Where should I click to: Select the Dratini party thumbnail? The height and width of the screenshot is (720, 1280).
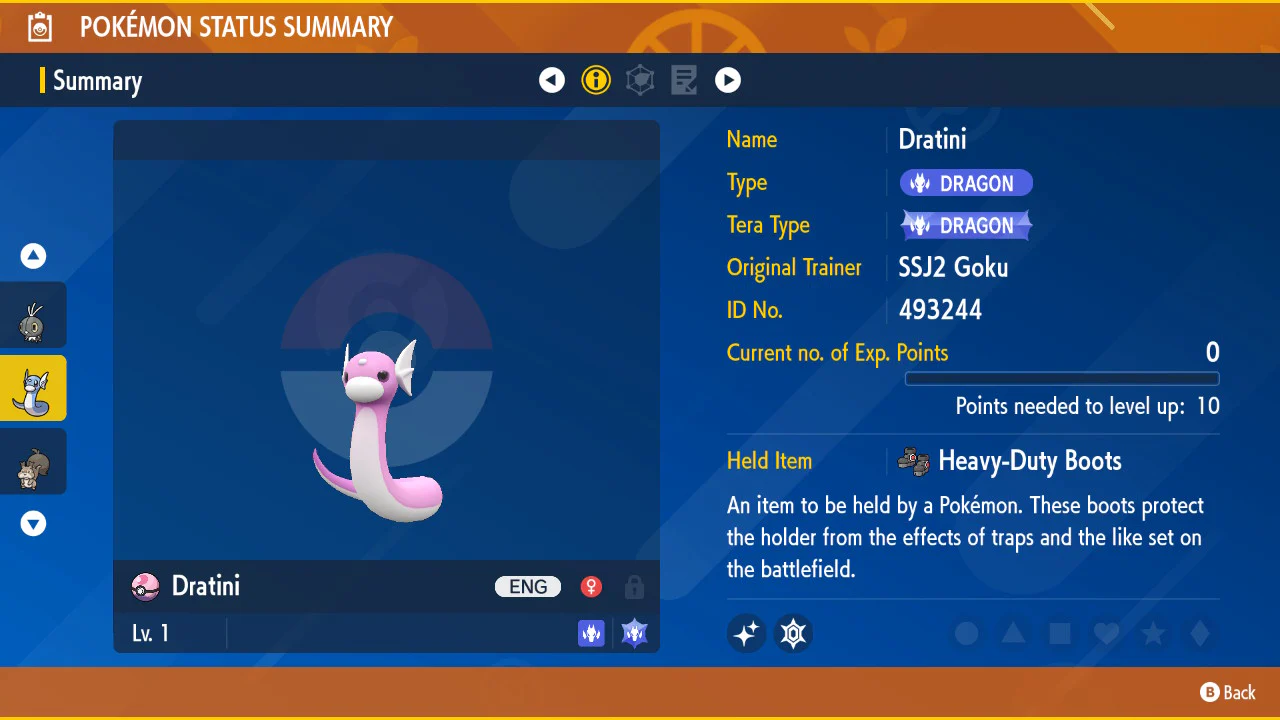coord(33,388)
